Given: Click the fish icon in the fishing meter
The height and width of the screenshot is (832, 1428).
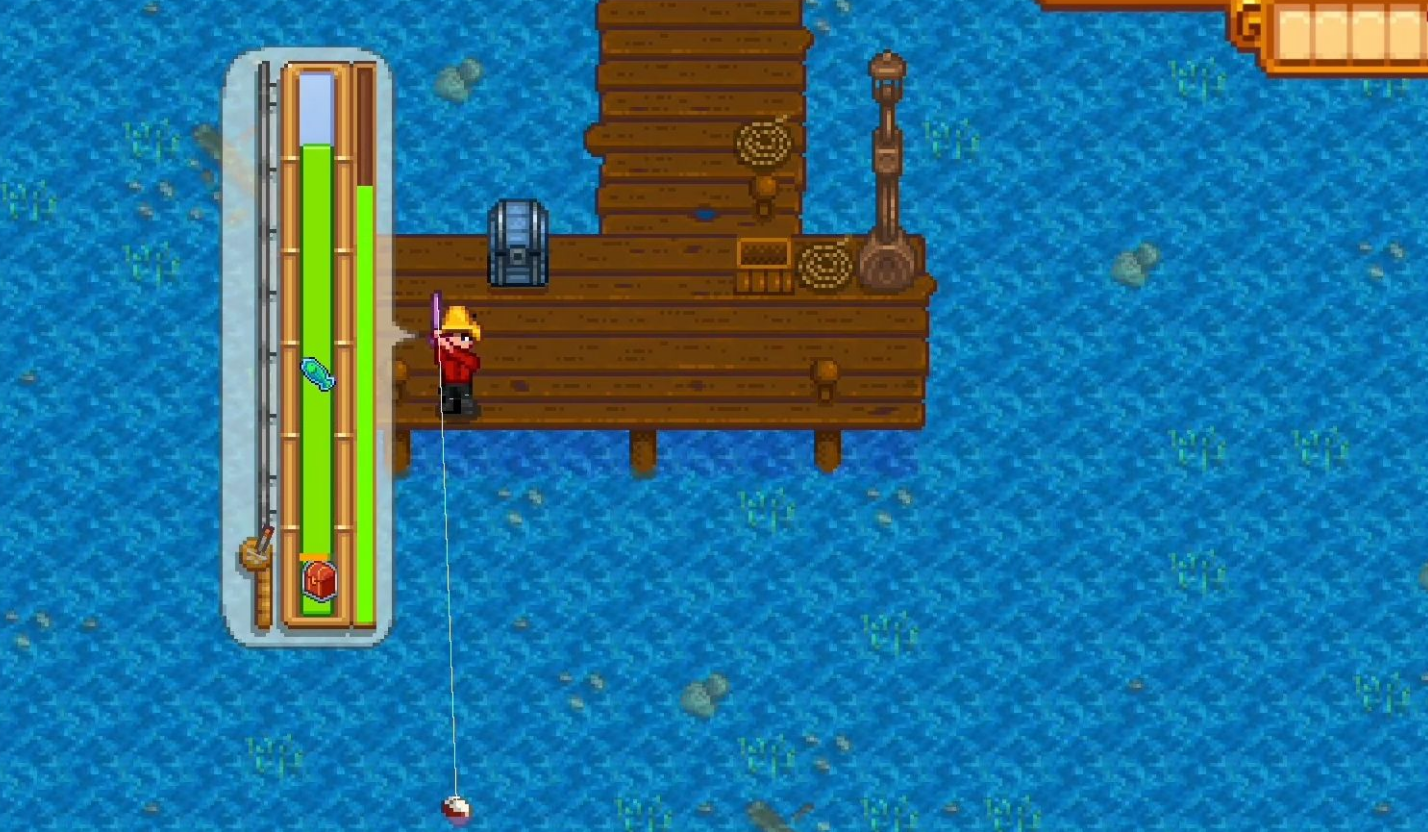Looking at the screenshot, I should click(x=317, y=374).
